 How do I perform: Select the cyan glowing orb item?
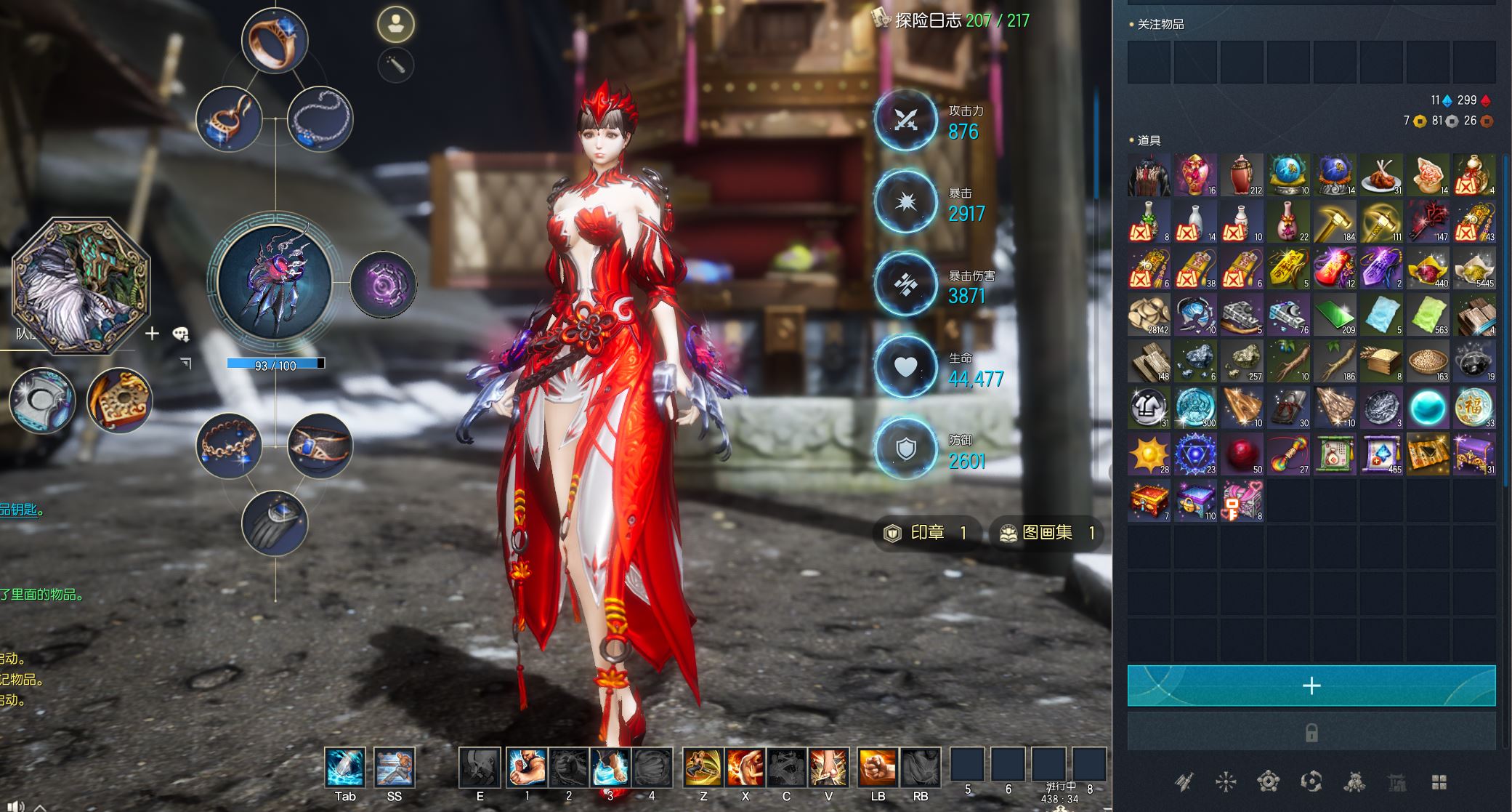[x=1428, y=408]
